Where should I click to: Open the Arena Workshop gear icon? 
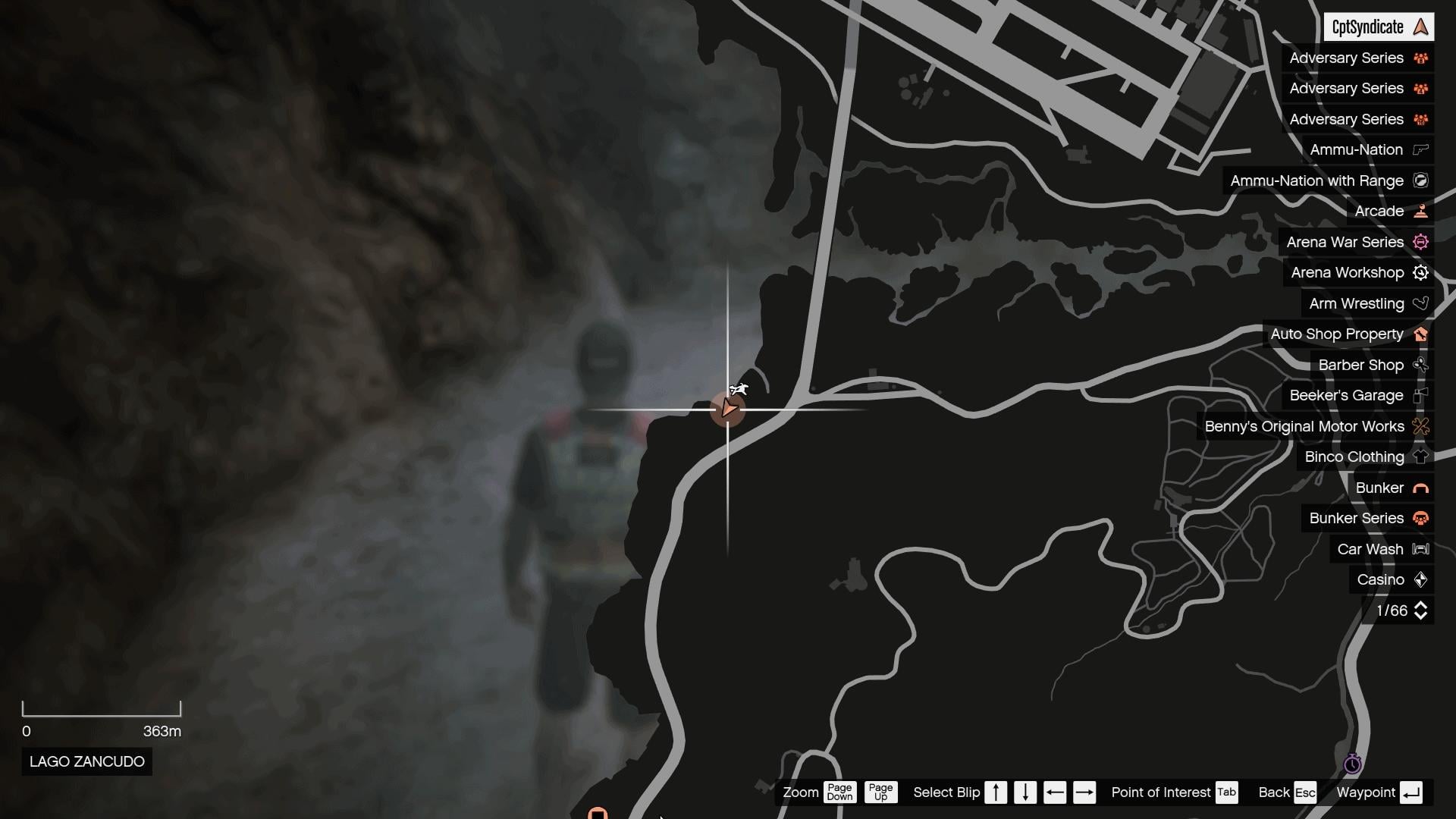(x=1421, y=272)
